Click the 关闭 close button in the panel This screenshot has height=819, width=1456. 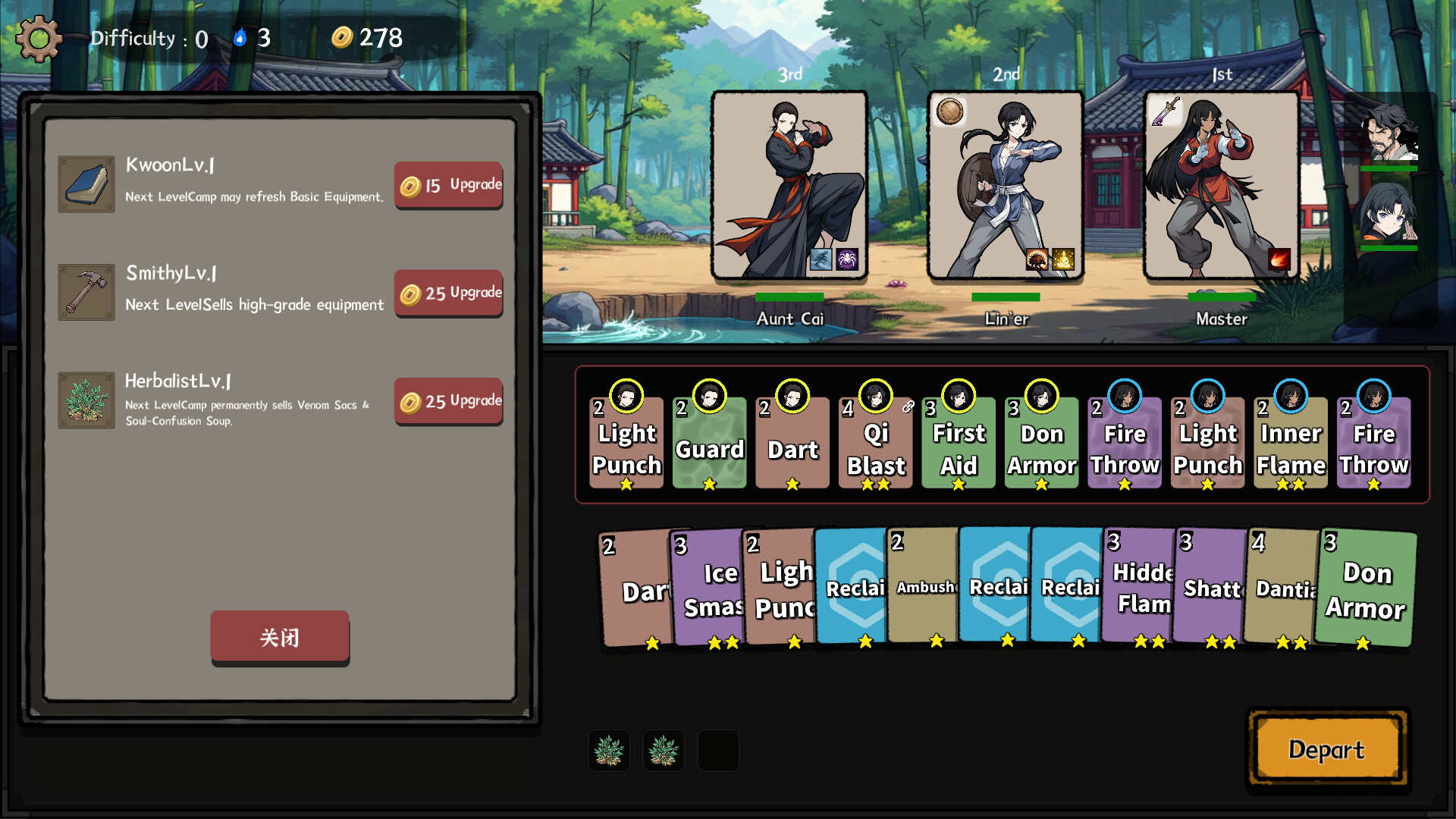[279, 638]
